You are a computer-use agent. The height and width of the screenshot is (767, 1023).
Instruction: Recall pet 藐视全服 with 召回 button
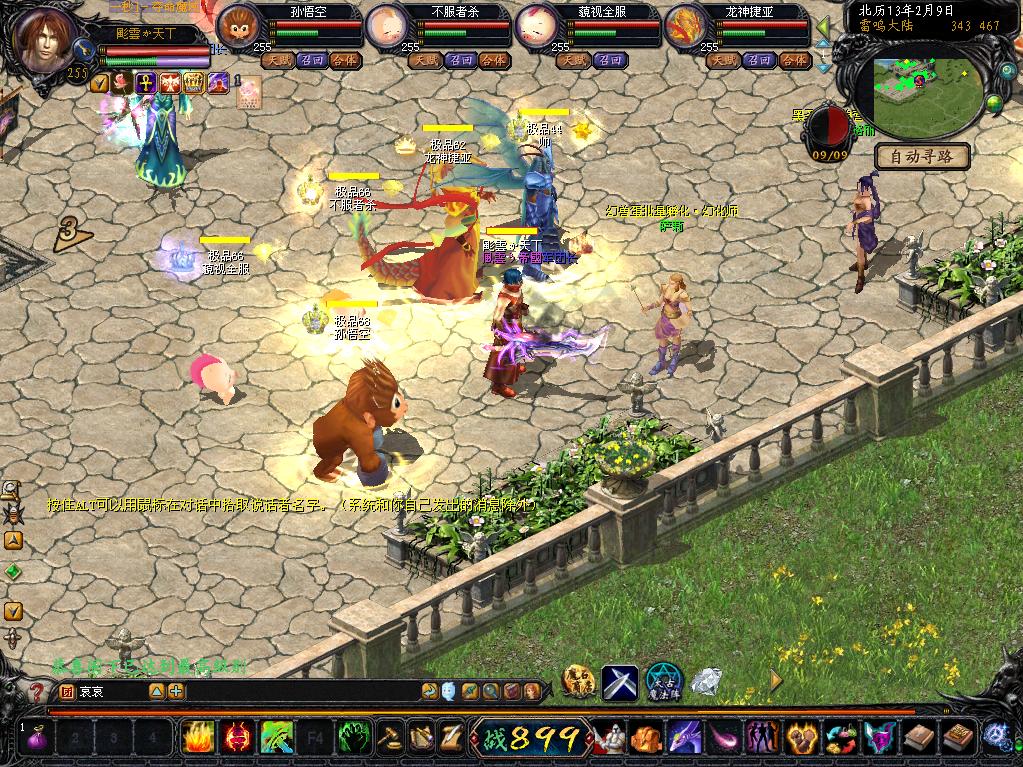(x=610, y=60)
